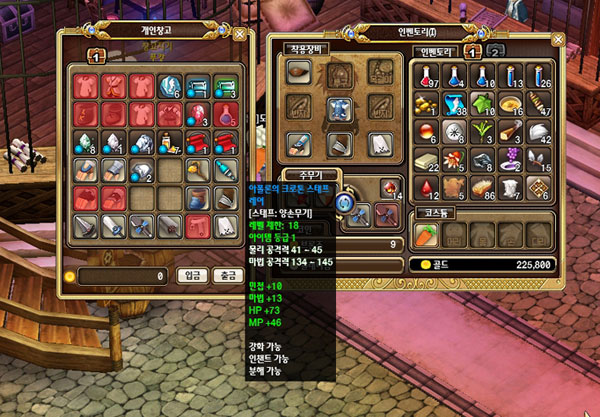Select the meat skewer stack of 47
Screen dimensions: 600x417
(537, 103)
